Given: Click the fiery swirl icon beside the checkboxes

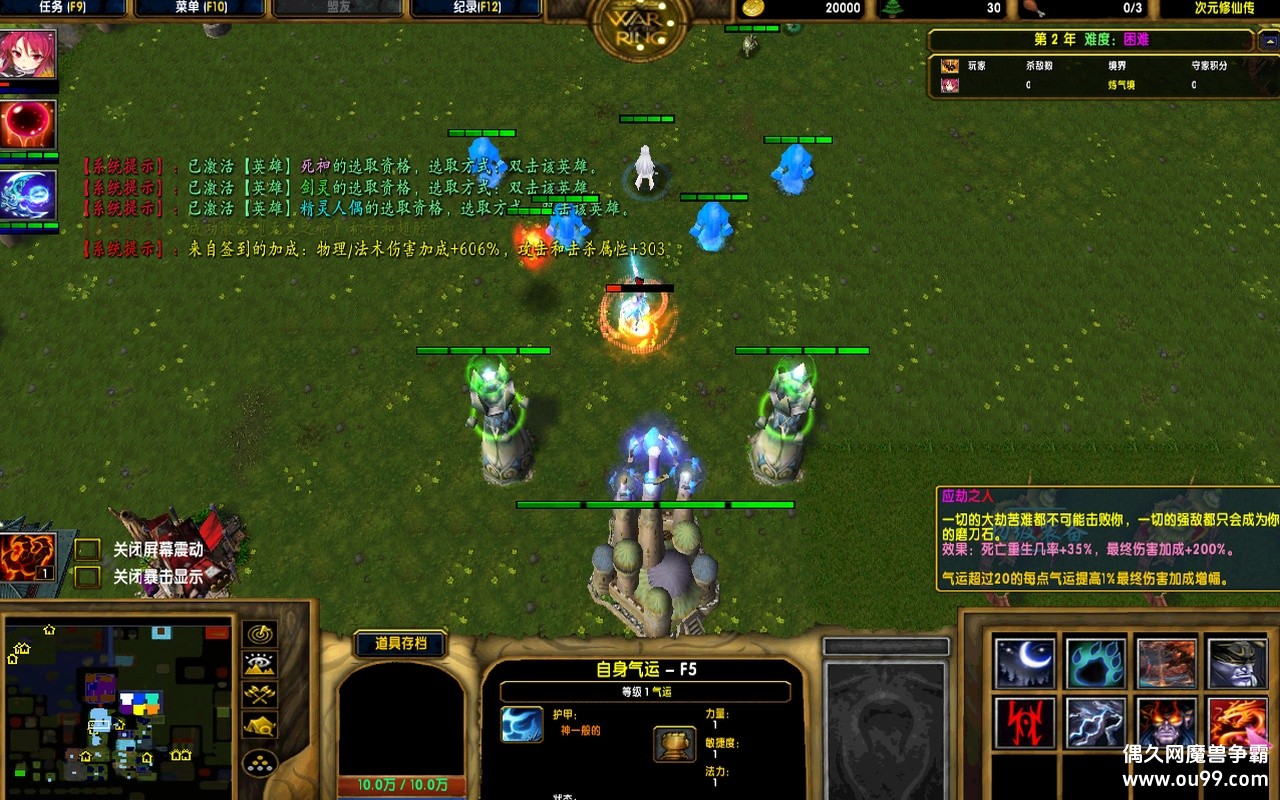Looking at the screenshot, I should [27, 557].
